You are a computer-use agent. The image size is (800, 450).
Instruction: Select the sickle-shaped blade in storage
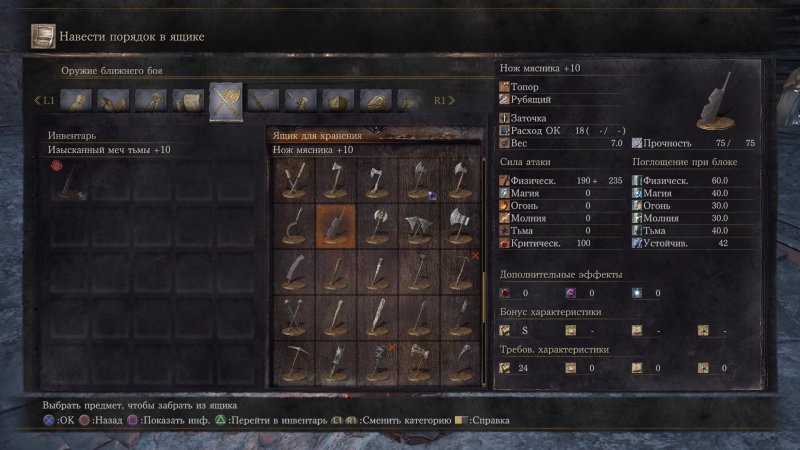pyautogui.click(x=293, y=224)
